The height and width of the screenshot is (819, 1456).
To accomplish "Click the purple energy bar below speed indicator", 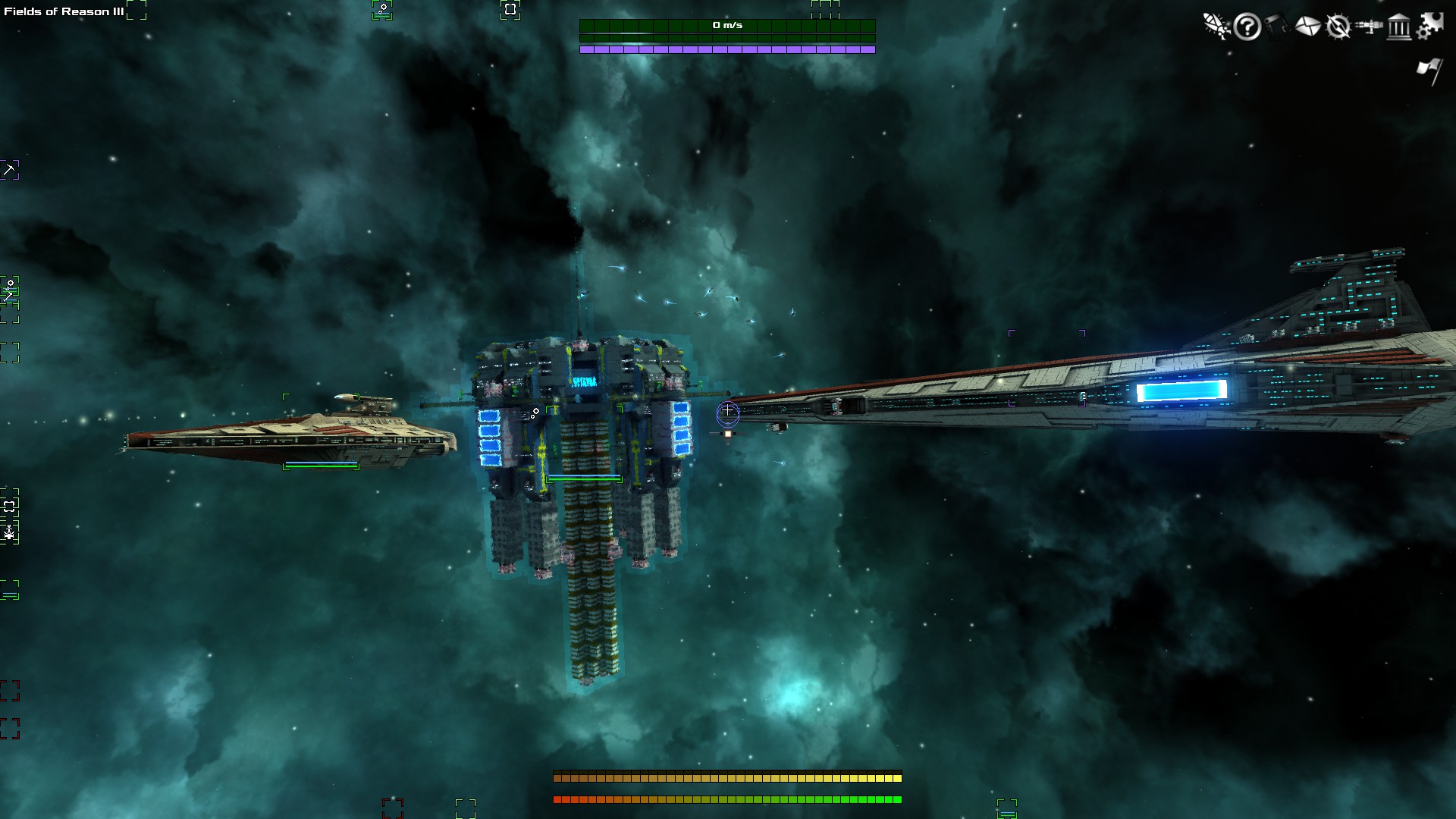I will click(726, 50).
